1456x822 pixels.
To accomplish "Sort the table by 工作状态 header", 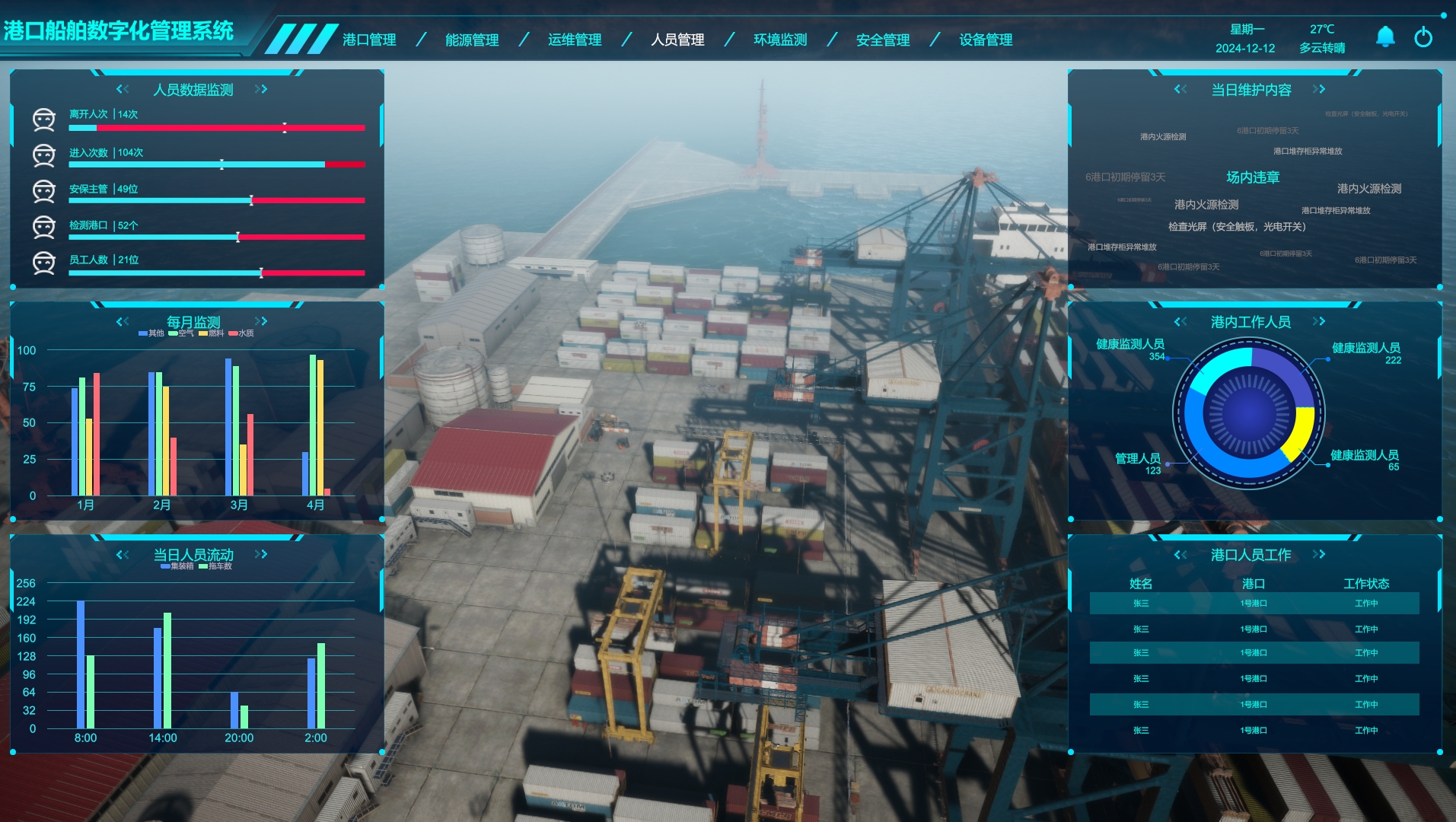I will (x=1366, y=584).
